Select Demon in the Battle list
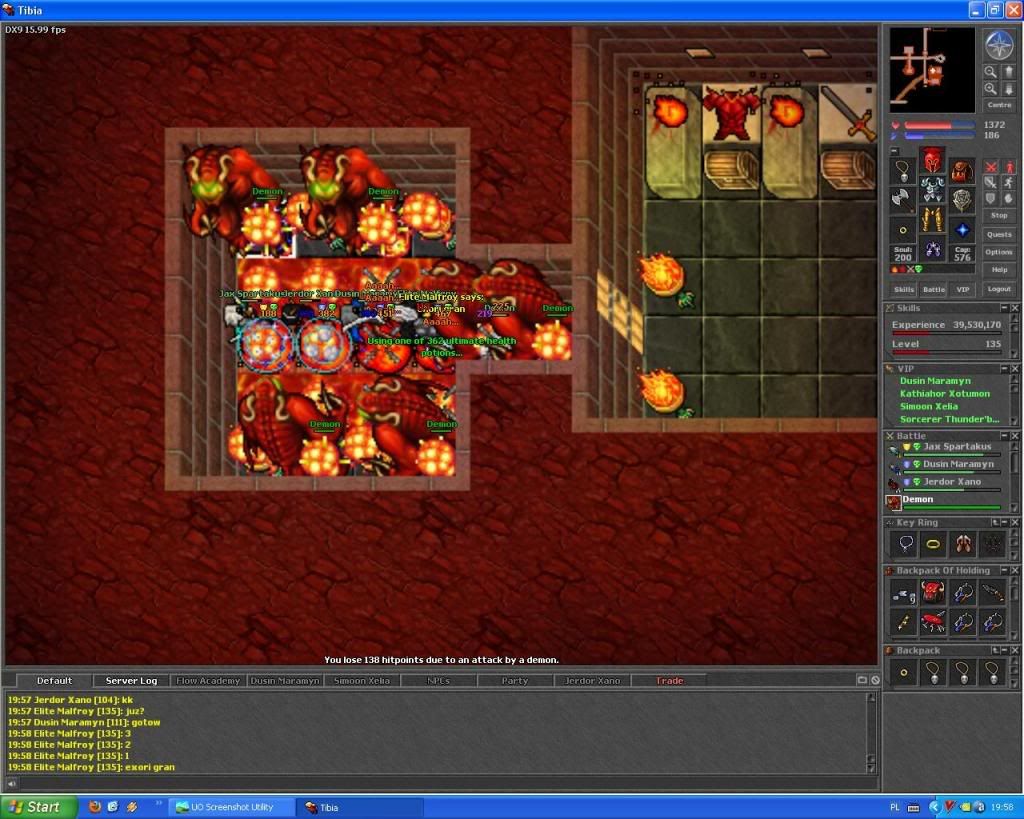 [x=918, y=500]
